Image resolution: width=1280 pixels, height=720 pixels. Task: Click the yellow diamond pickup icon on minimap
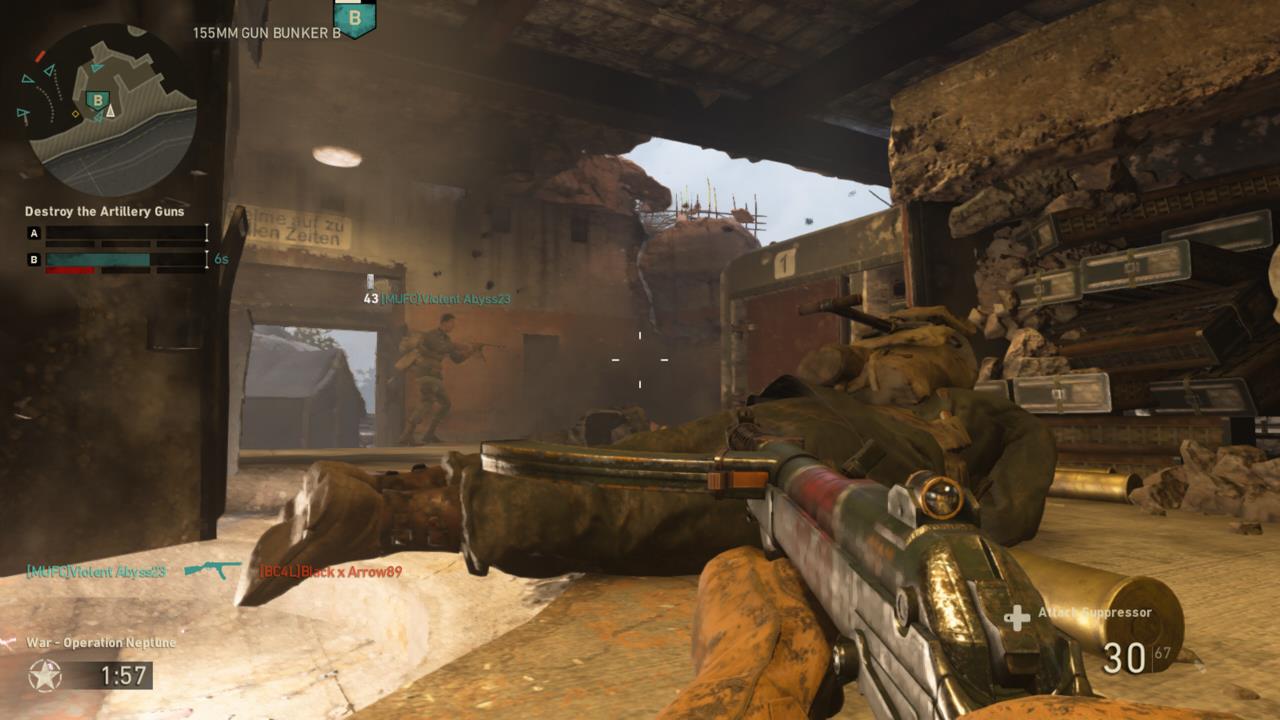74,114
